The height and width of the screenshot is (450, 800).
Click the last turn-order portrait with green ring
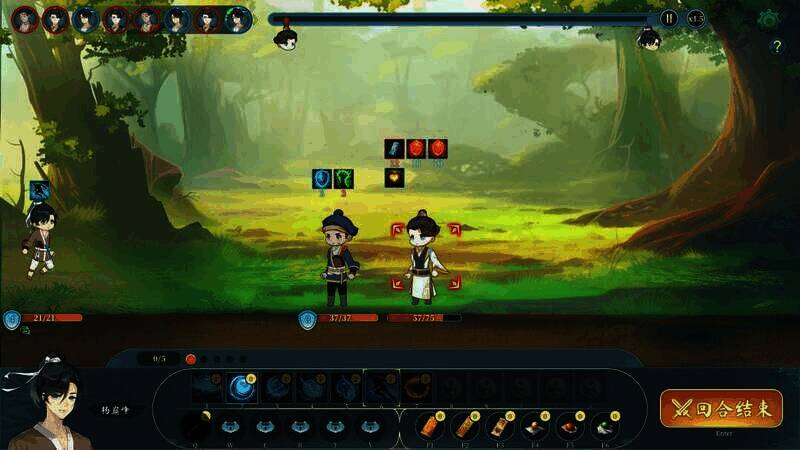coord(238,19)
